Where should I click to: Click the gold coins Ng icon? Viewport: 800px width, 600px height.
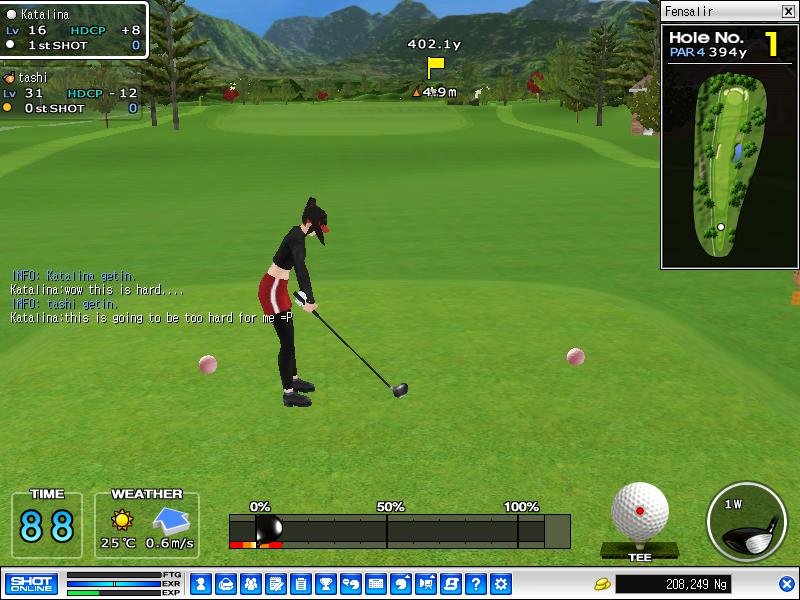pos(602,583)
